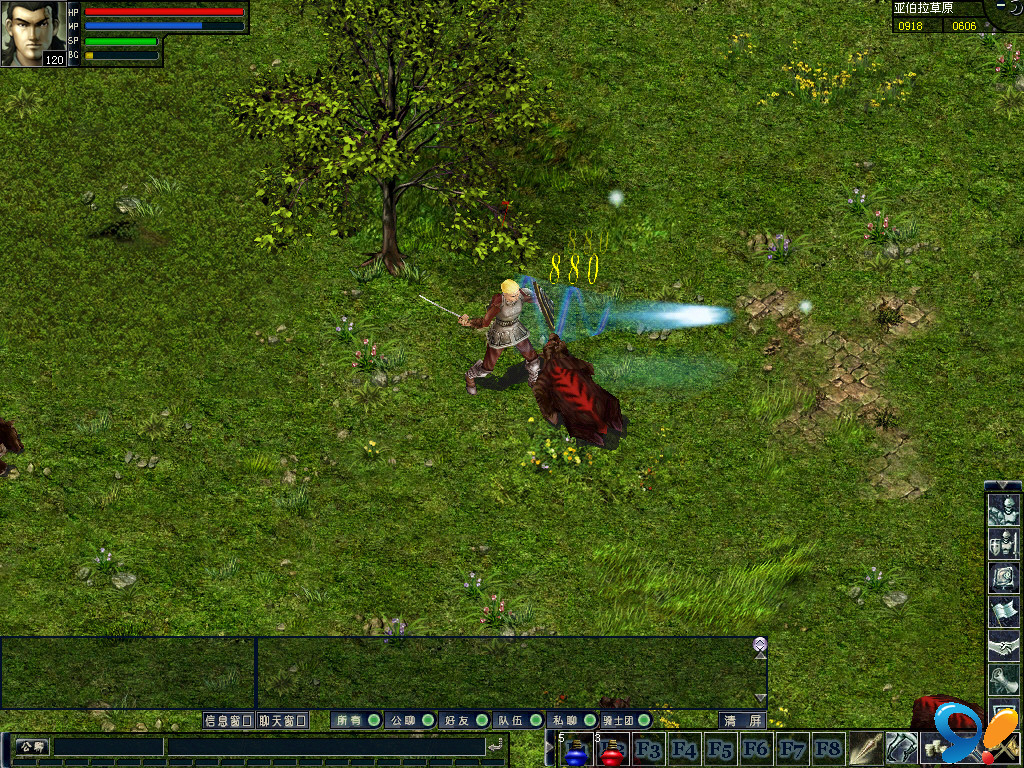Open the shield and sword equipment icon
Viewport: 1024px width, 768px height.
[1002, 545]
